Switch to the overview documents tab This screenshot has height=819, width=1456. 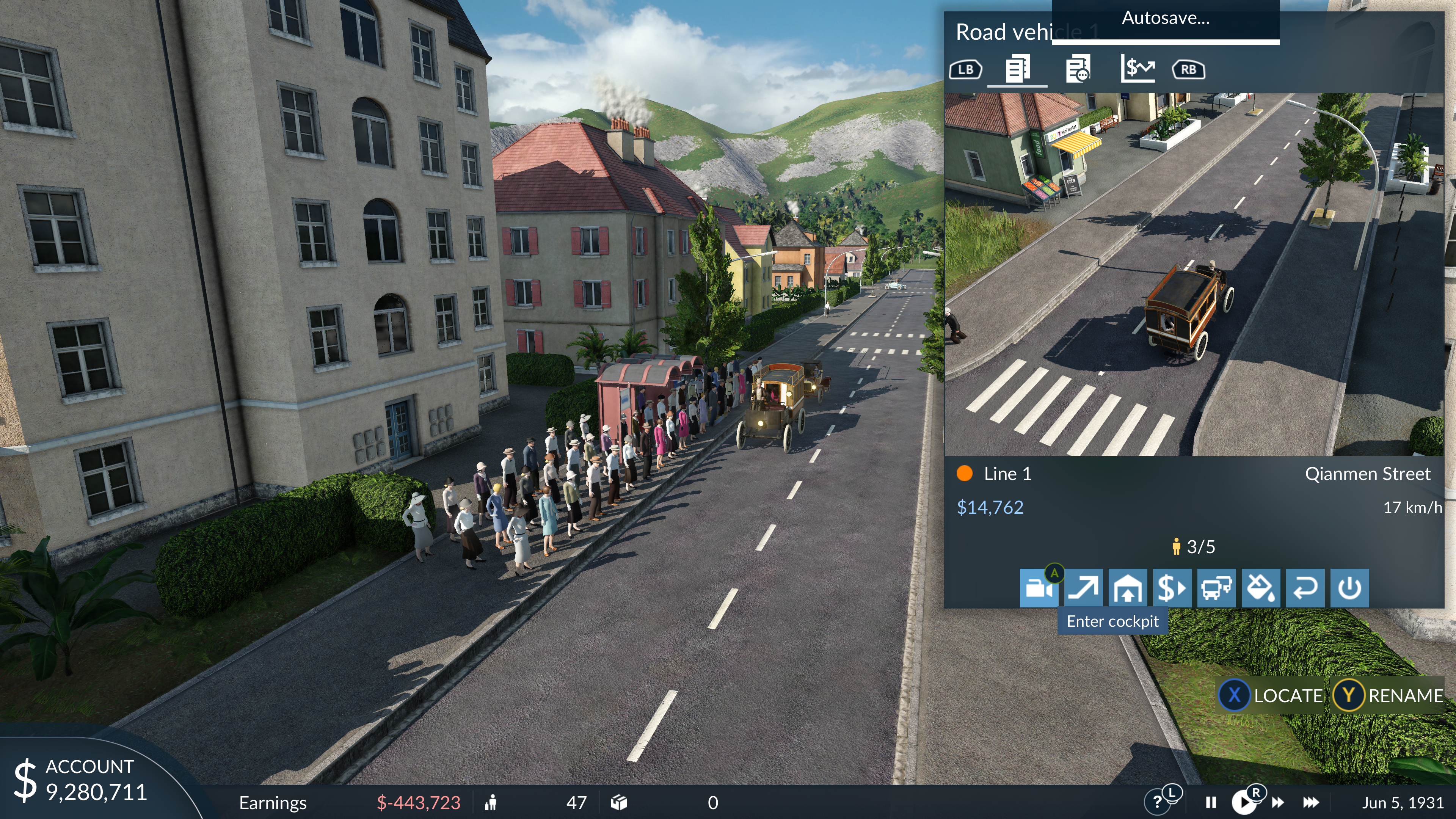pos(1017,69)
